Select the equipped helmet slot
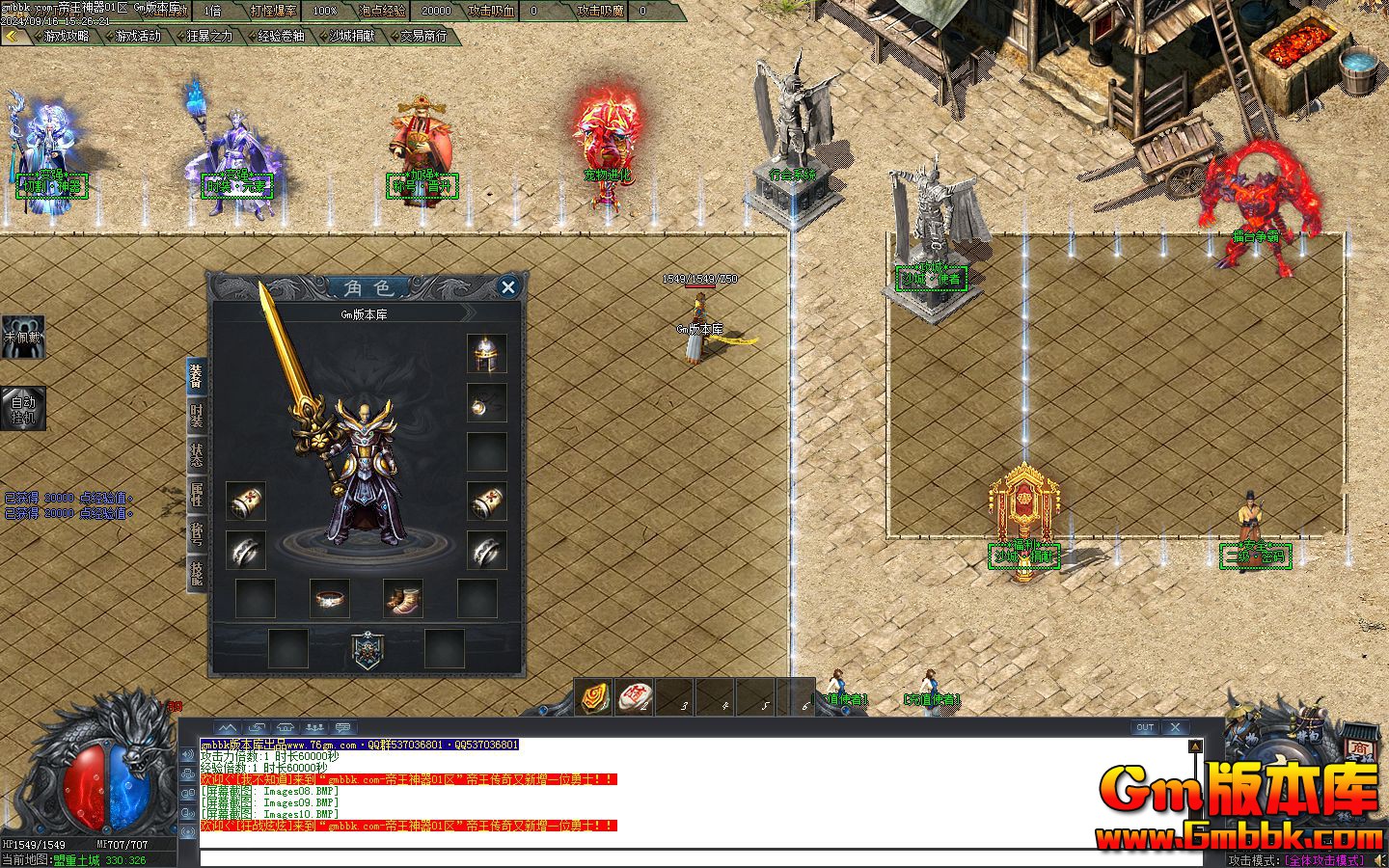Image resolution: width=1389 pixels, height=868 pixels. [x=487, y=354]
